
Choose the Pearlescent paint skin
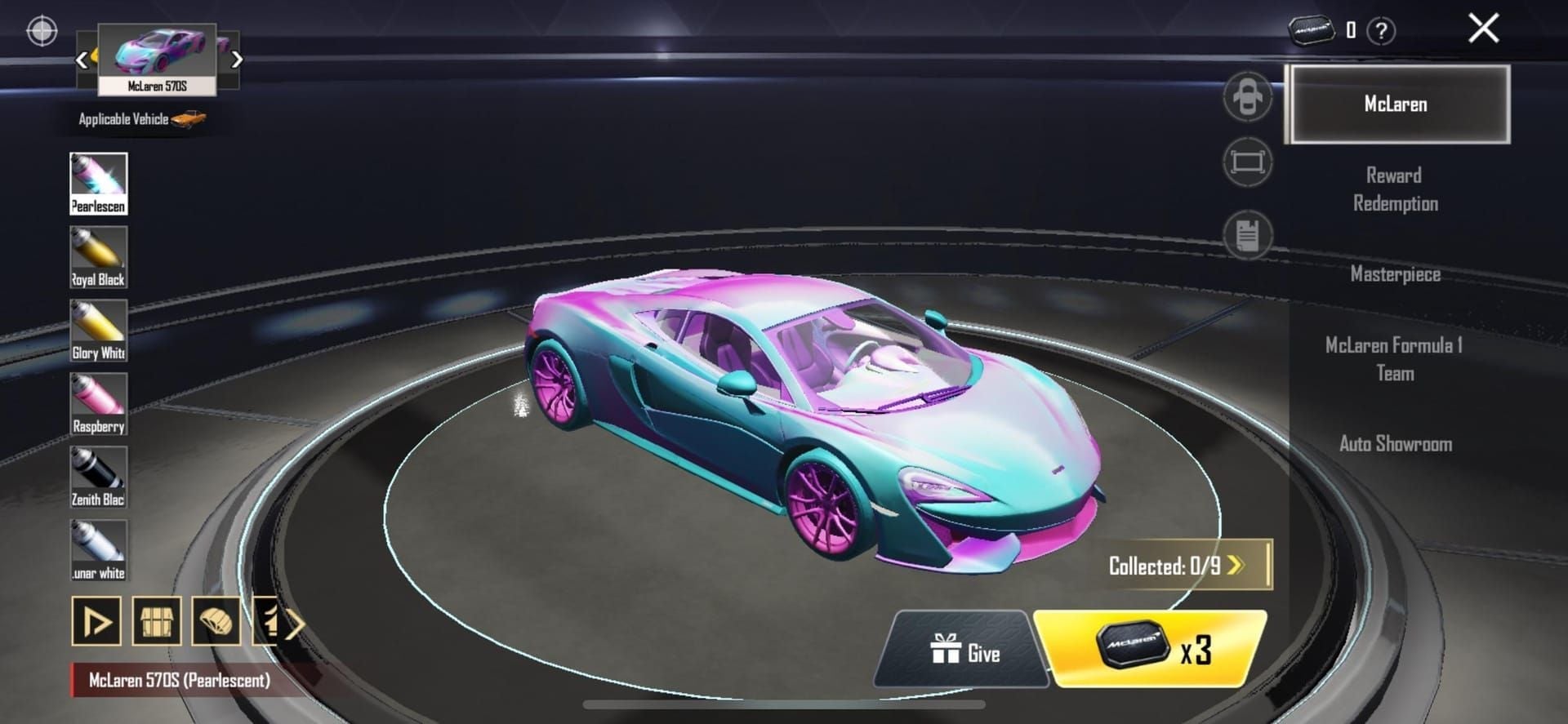[x=99, y=184]
